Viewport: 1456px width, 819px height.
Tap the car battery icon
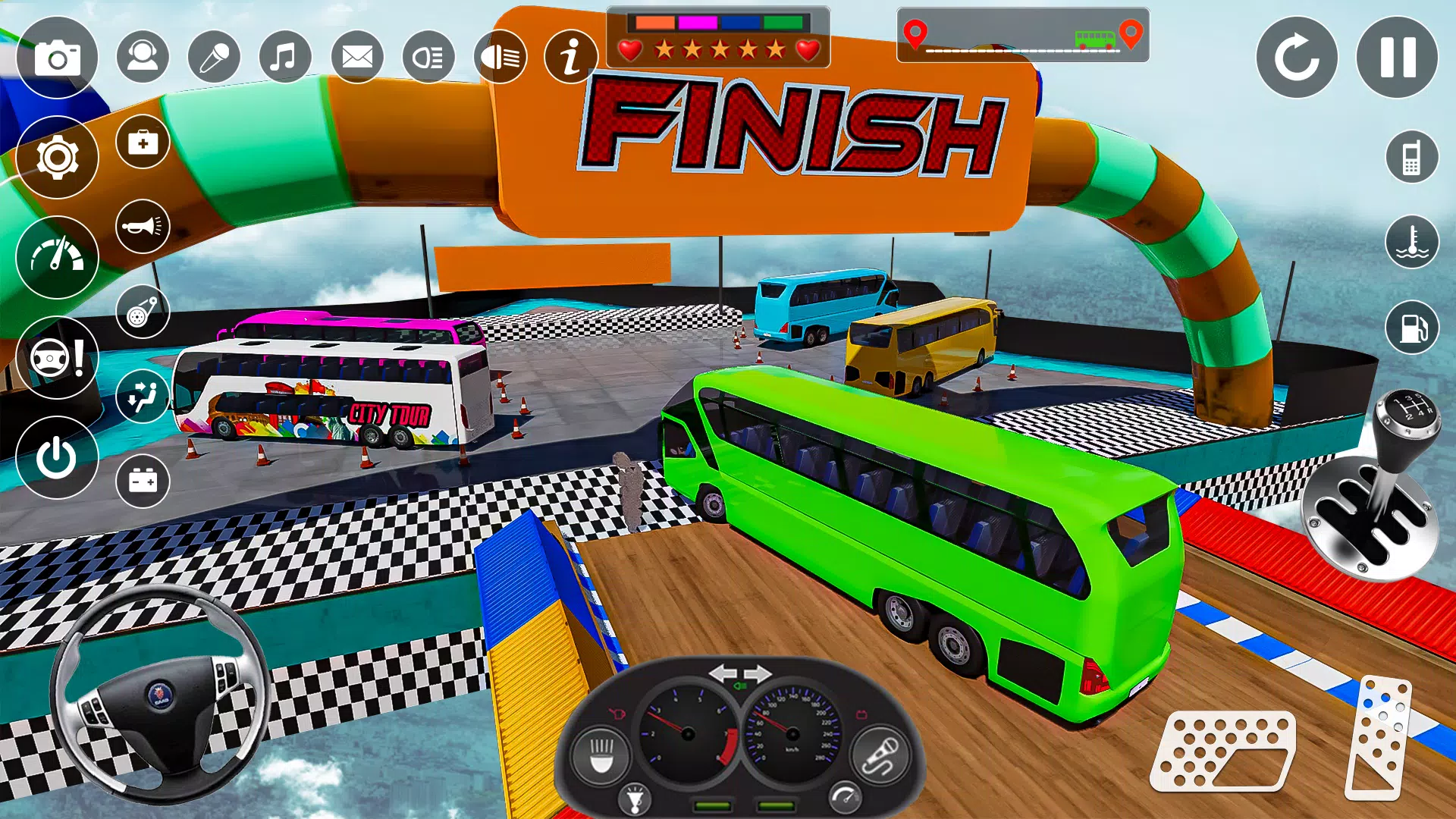click(143, 481)
